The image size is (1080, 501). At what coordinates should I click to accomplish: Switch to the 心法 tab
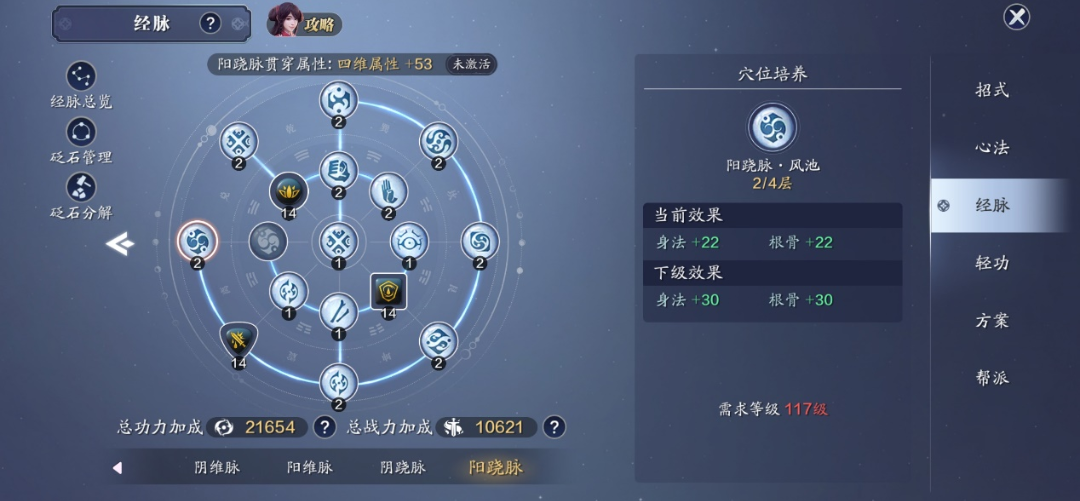coord(992,148)
